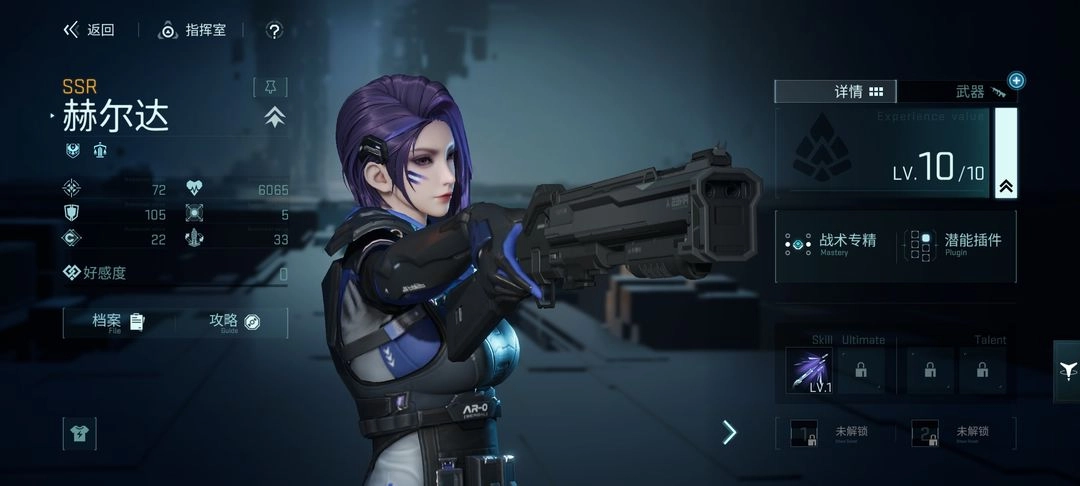The image size is (1080, 486).
Task: Go back using the 返回 button
Action: click(x=89, y=30)
